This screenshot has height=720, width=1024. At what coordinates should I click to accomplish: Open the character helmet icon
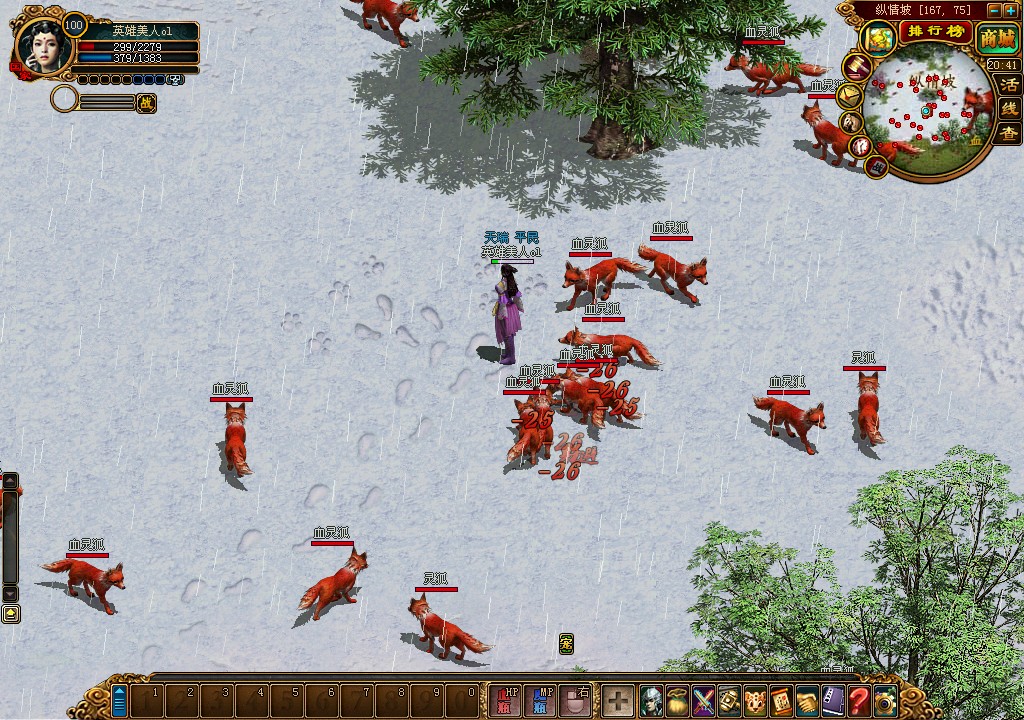(651, 700)
